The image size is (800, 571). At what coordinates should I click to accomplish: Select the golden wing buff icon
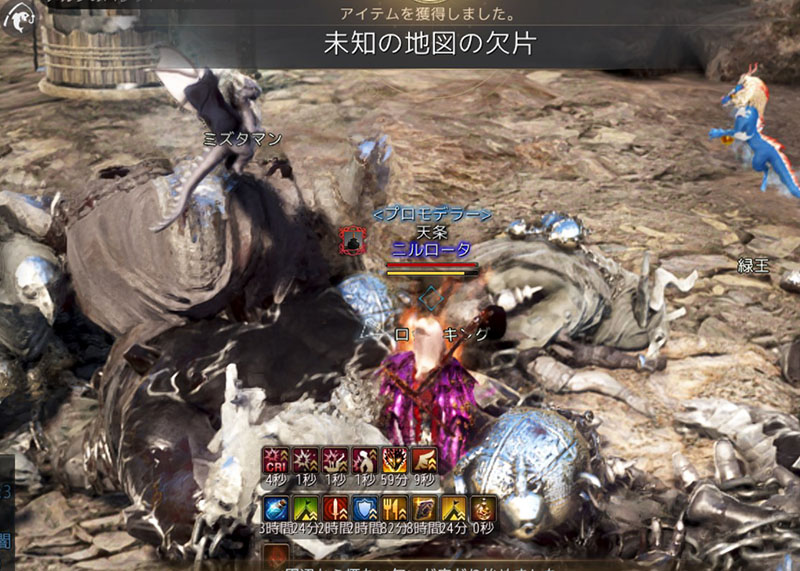pos(425,461)
